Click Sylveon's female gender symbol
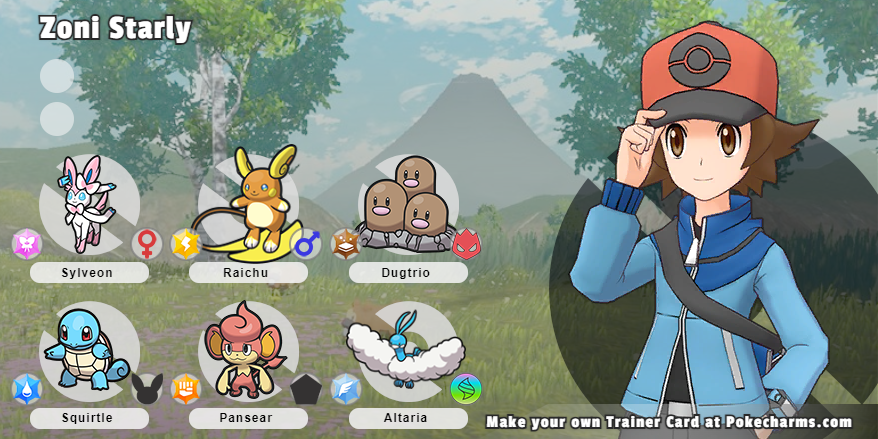Image resolution: width=878 pixels, height=439 pixels. (x=147, y=244)
